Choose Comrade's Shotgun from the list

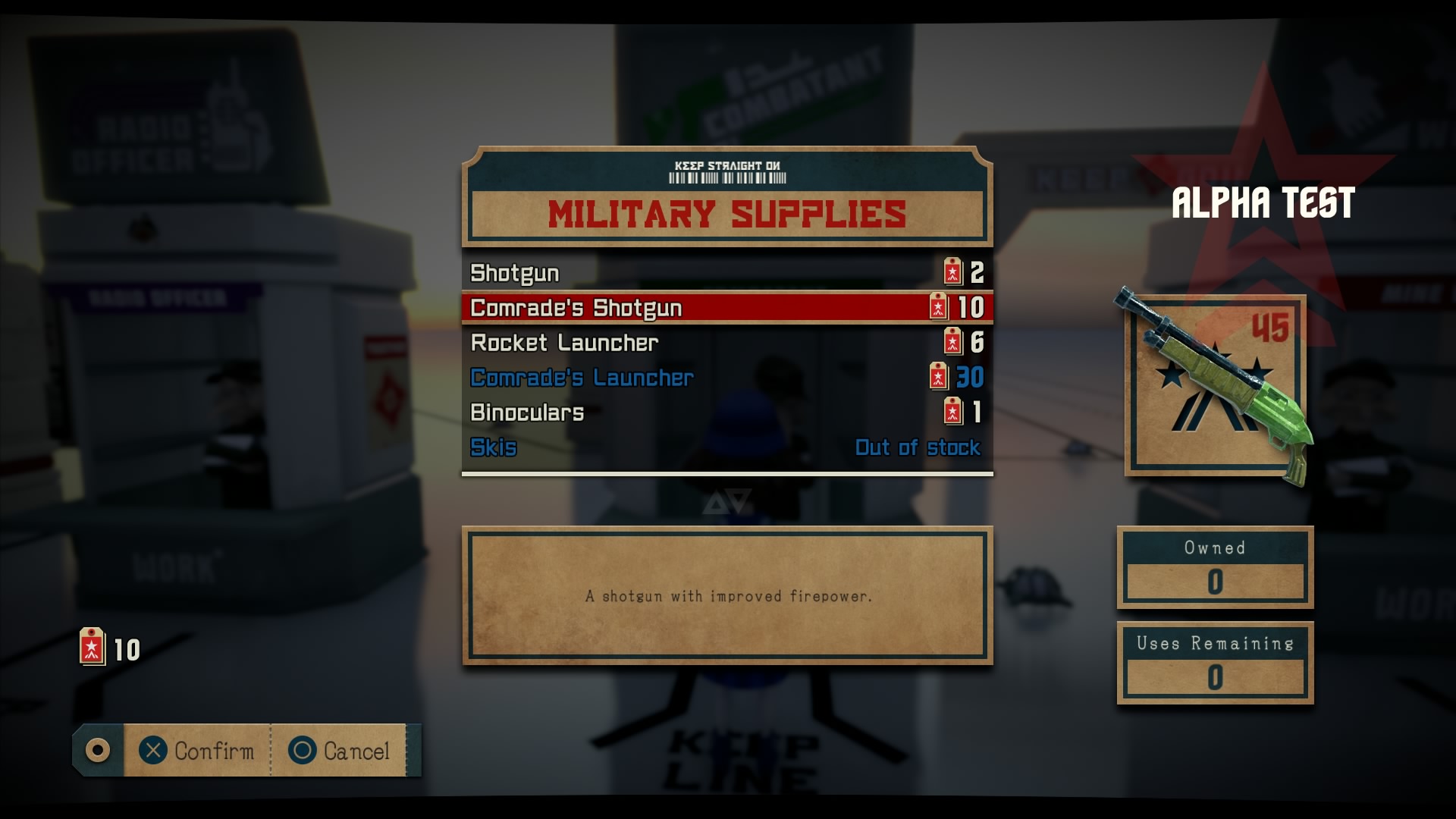[726, 308]
